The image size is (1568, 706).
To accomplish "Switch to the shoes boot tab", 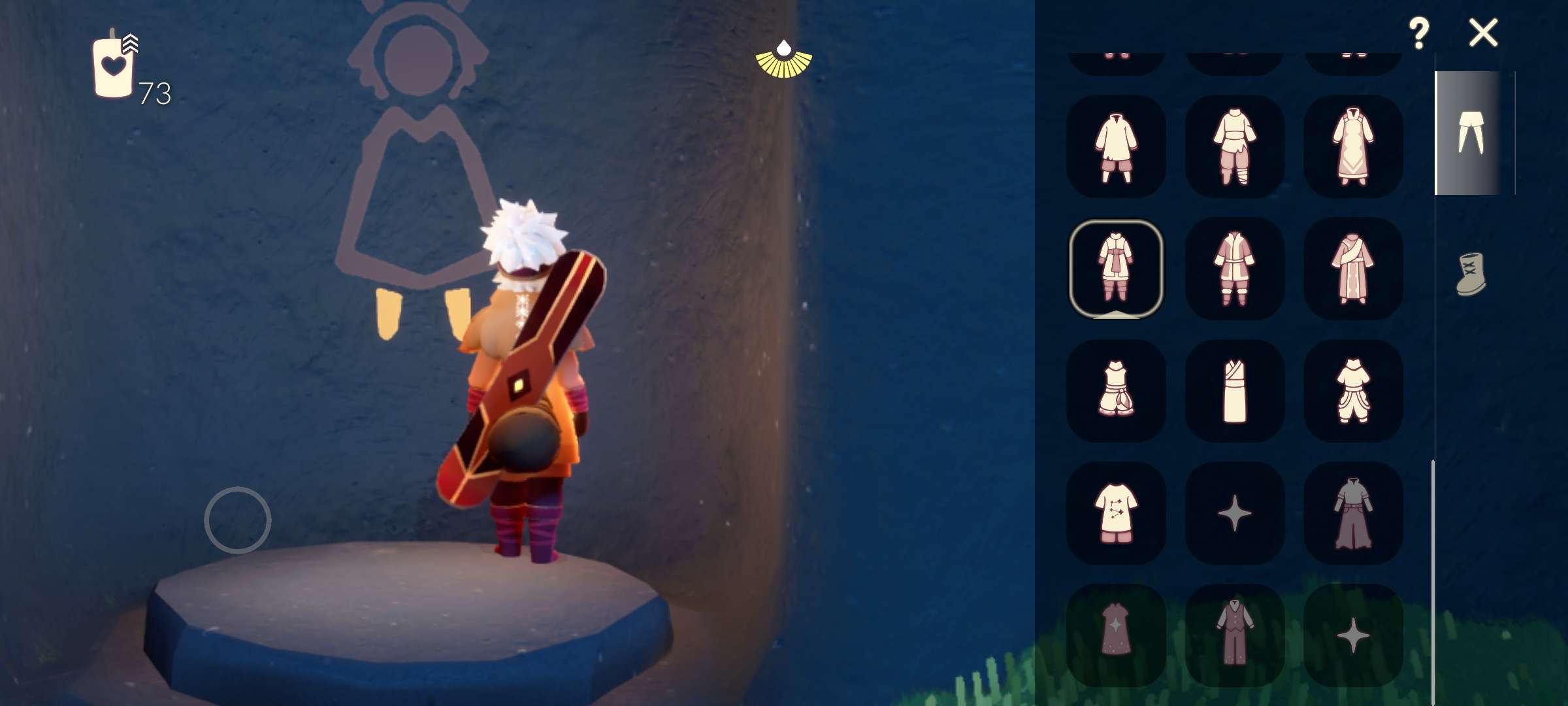I will [1471, 275].
